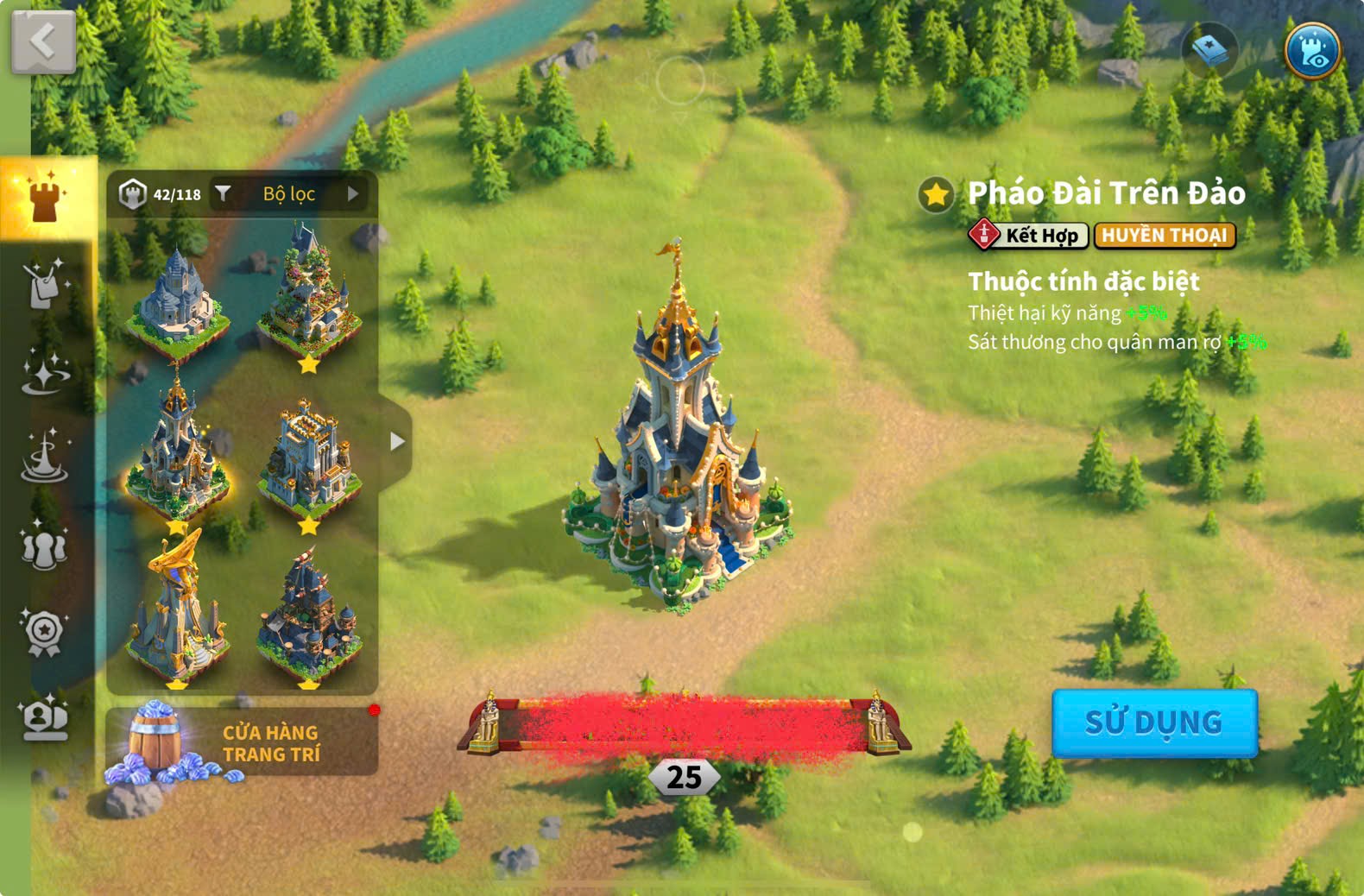1364x896 pixels.
Task: Select the avatar frame tab
Action: coord(44,718)
